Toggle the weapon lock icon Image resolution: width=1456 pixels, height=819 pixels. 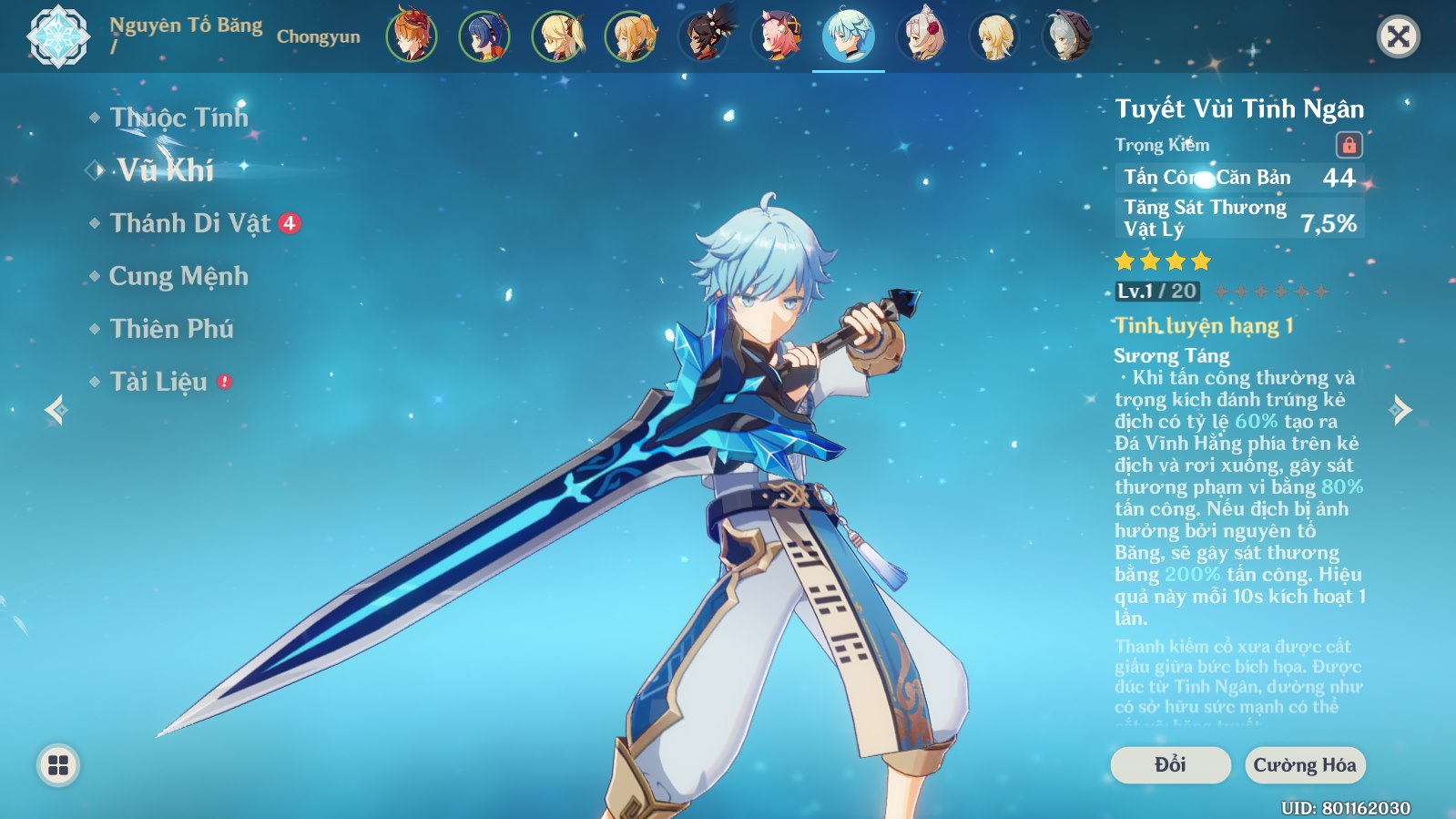1349,145
